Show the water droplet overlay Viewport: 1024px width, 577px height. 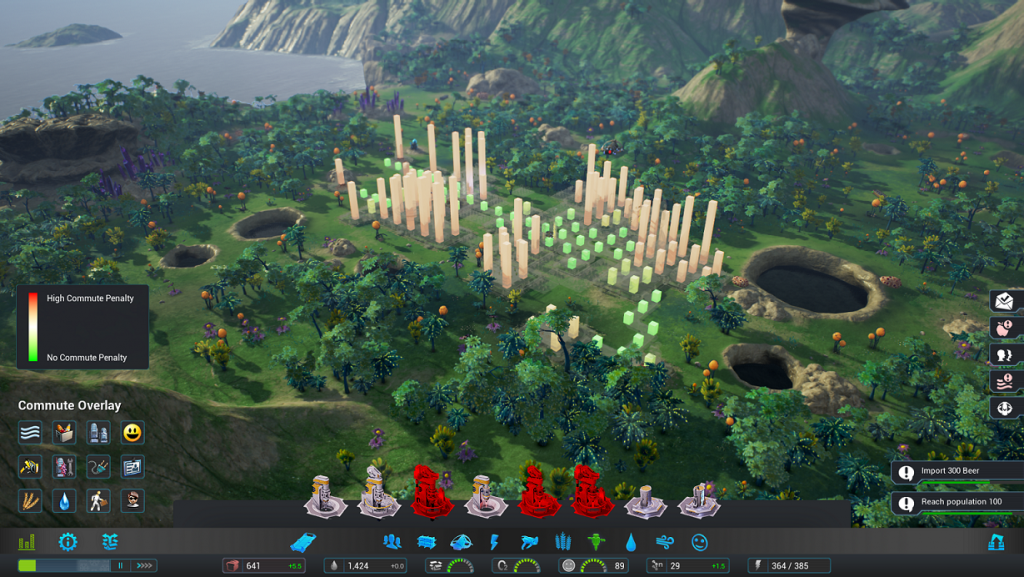click(x=66, y=500)
